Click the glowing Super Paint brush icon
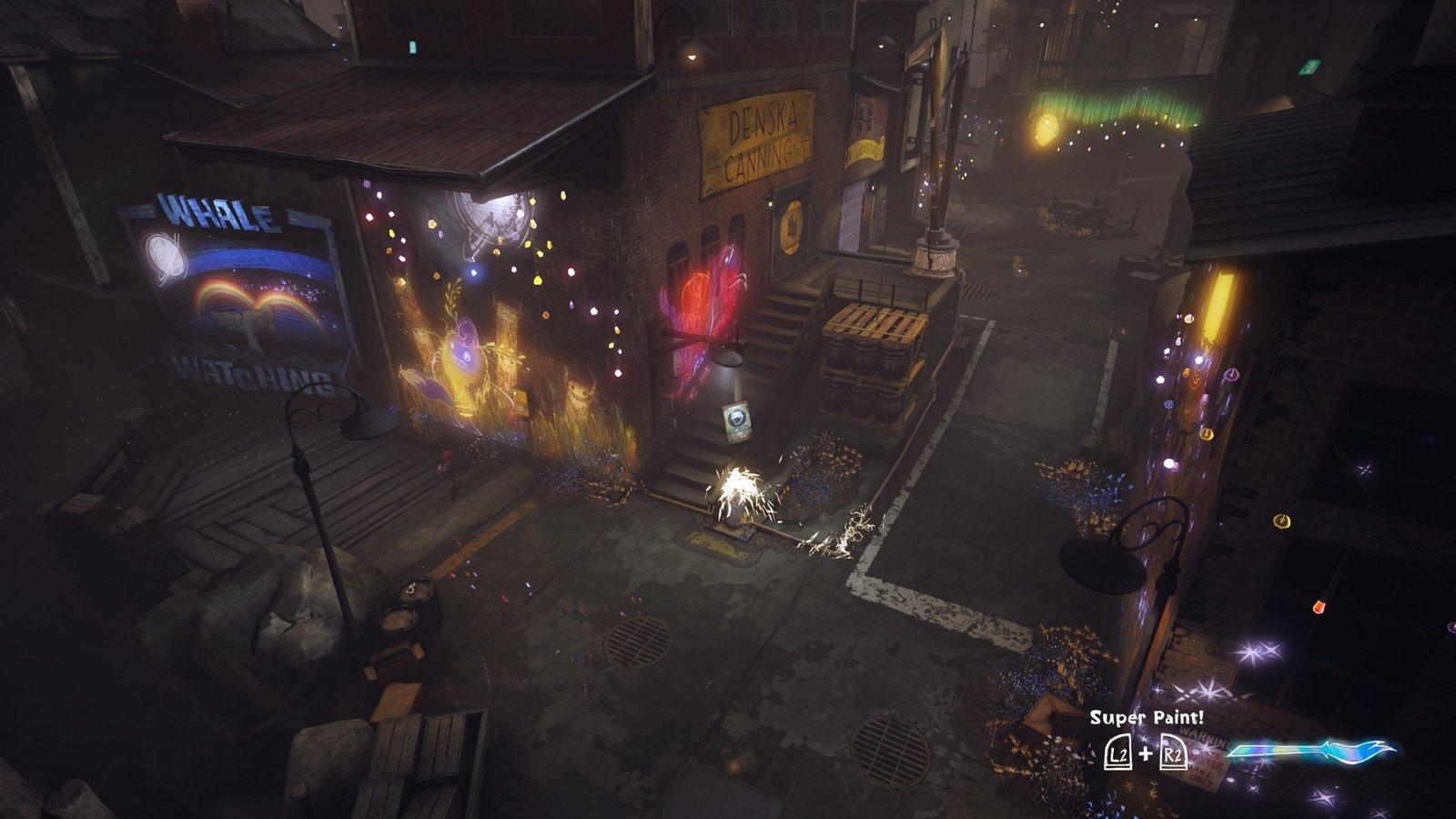1456x819 pixels. (x=1310, y=752)
